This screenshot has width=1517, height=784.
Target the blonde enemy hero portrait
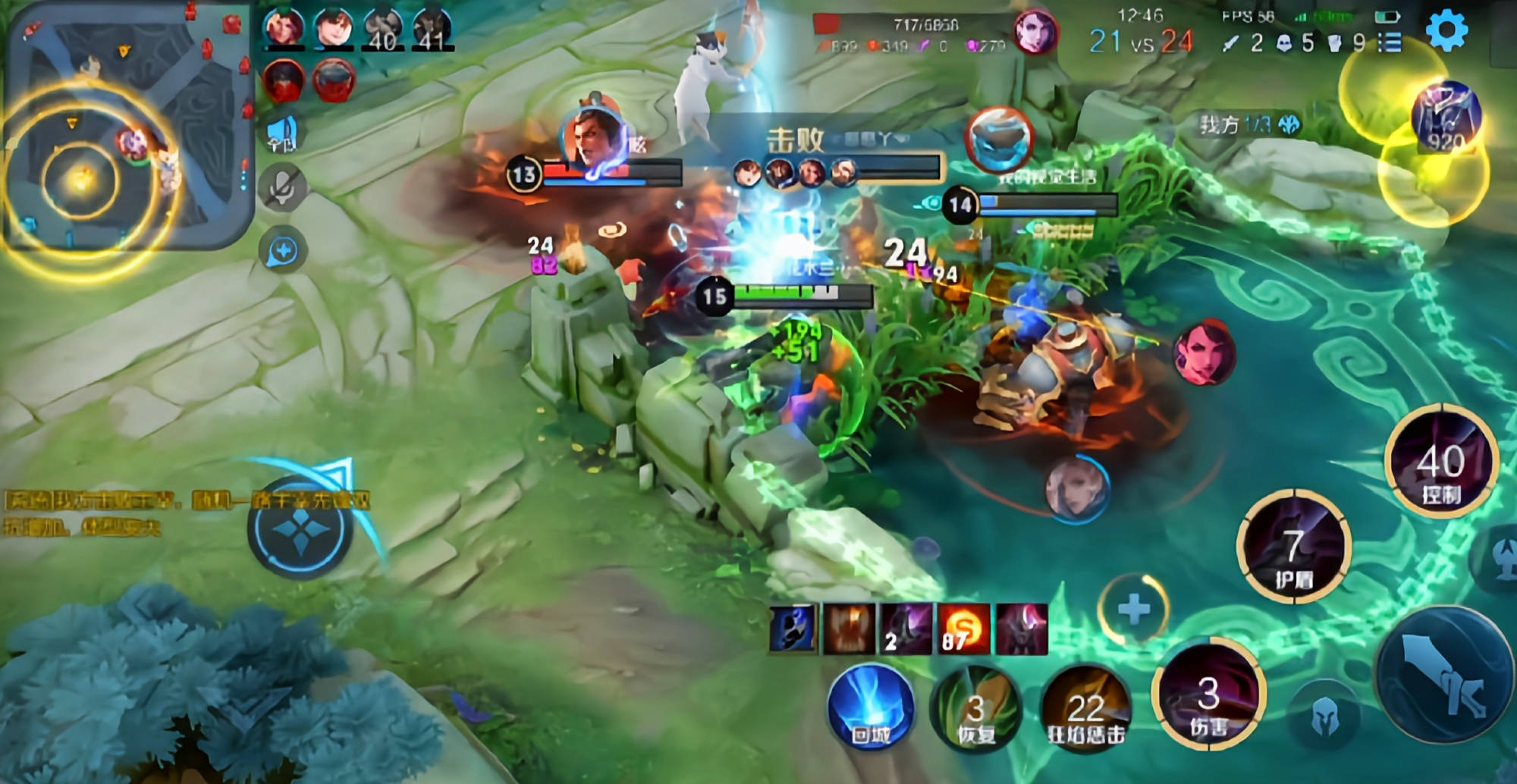coord(1076,488)
